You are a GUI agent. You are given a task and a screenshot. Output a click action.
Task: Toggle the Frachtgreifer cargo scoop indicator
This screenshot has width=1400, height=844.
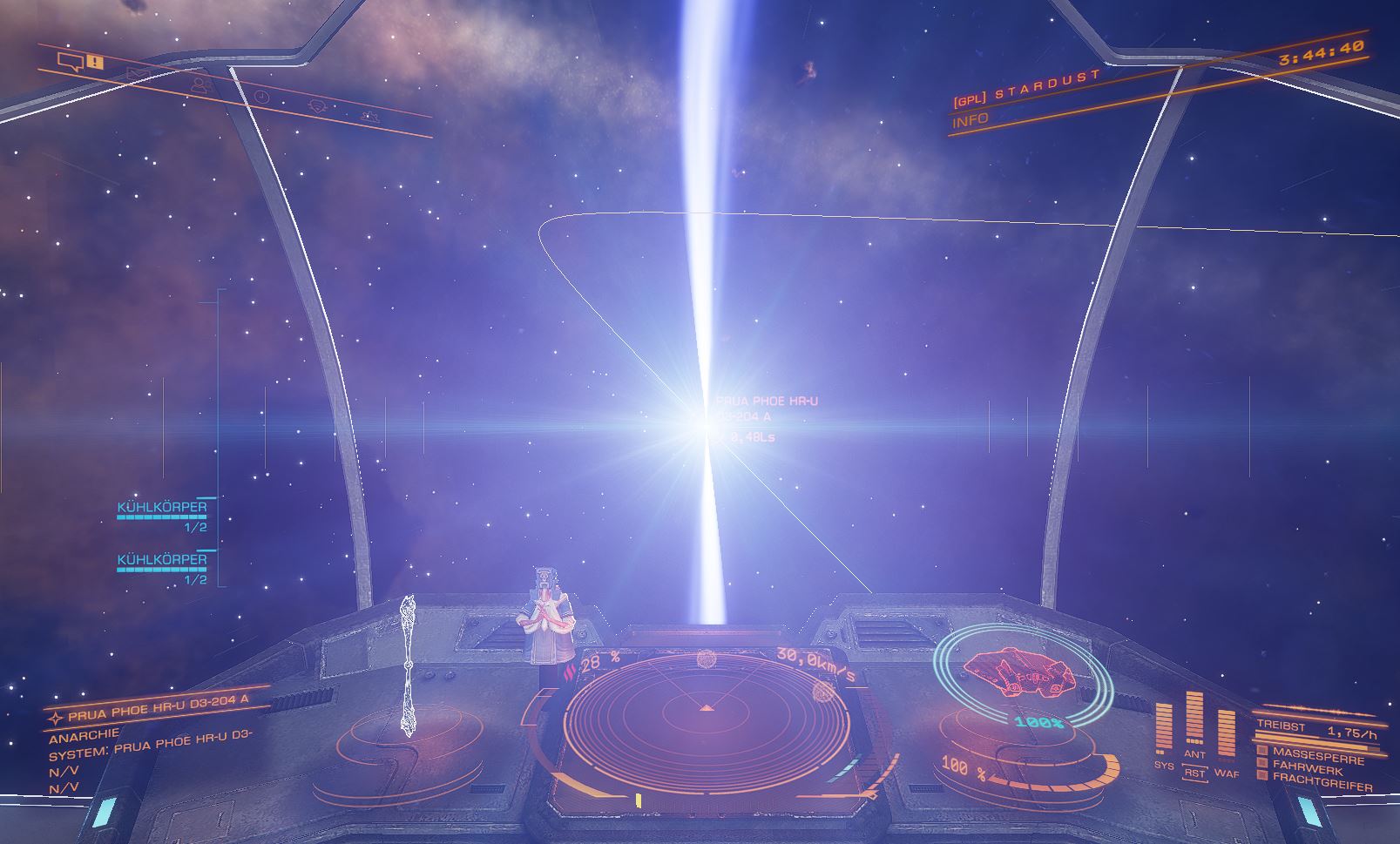pyautogui.click(x=1321, y=782)
